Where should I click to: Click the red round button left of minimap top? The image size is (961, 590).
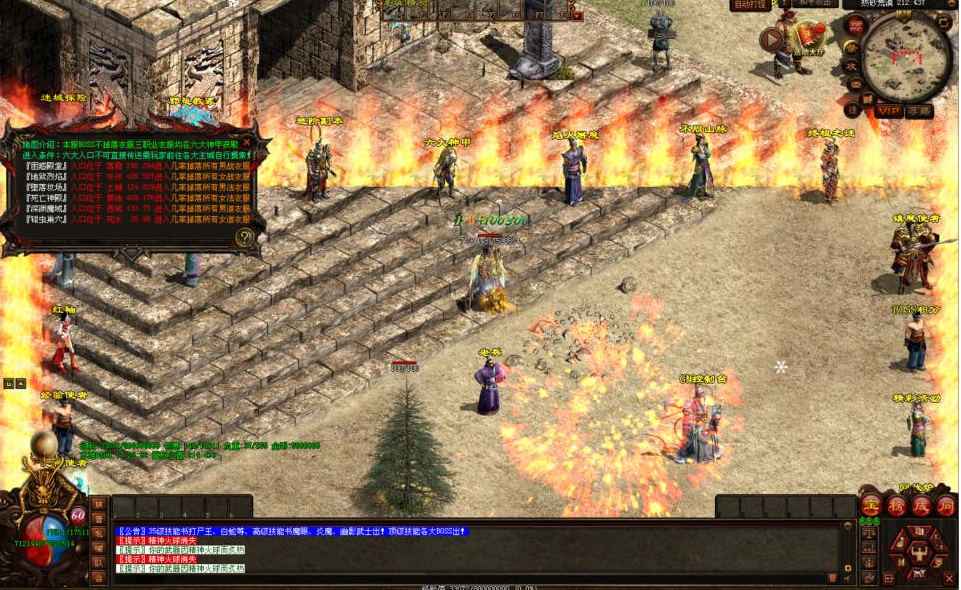854,24
